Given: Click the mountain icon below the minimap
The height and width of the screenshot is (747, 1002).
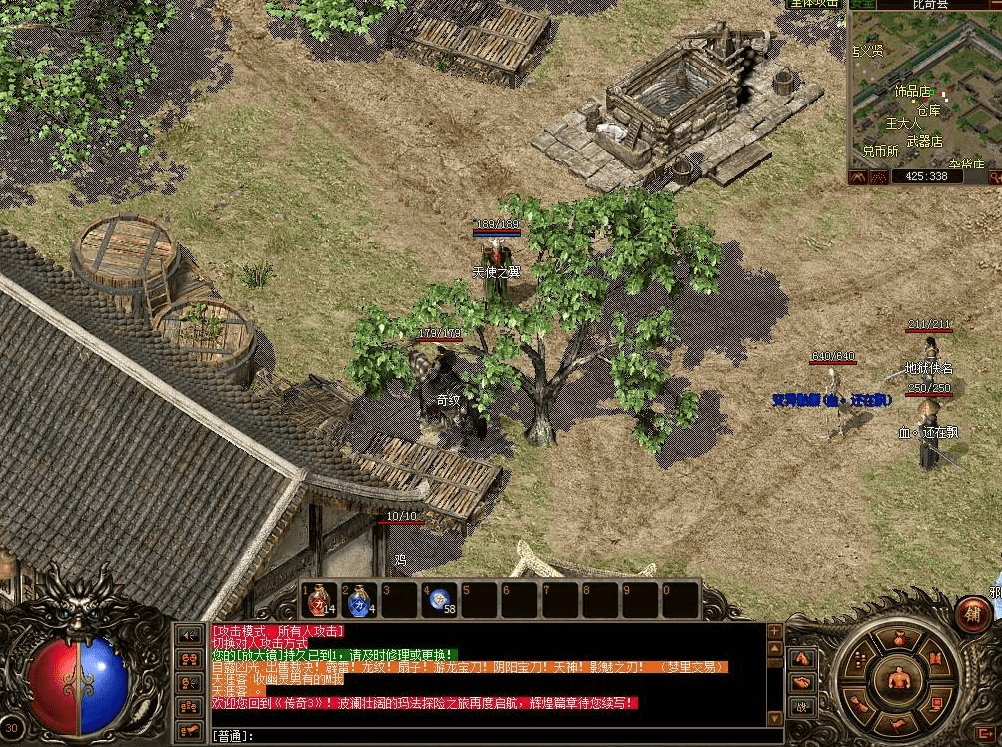Looking at the screenshot, I should [857, 177].
